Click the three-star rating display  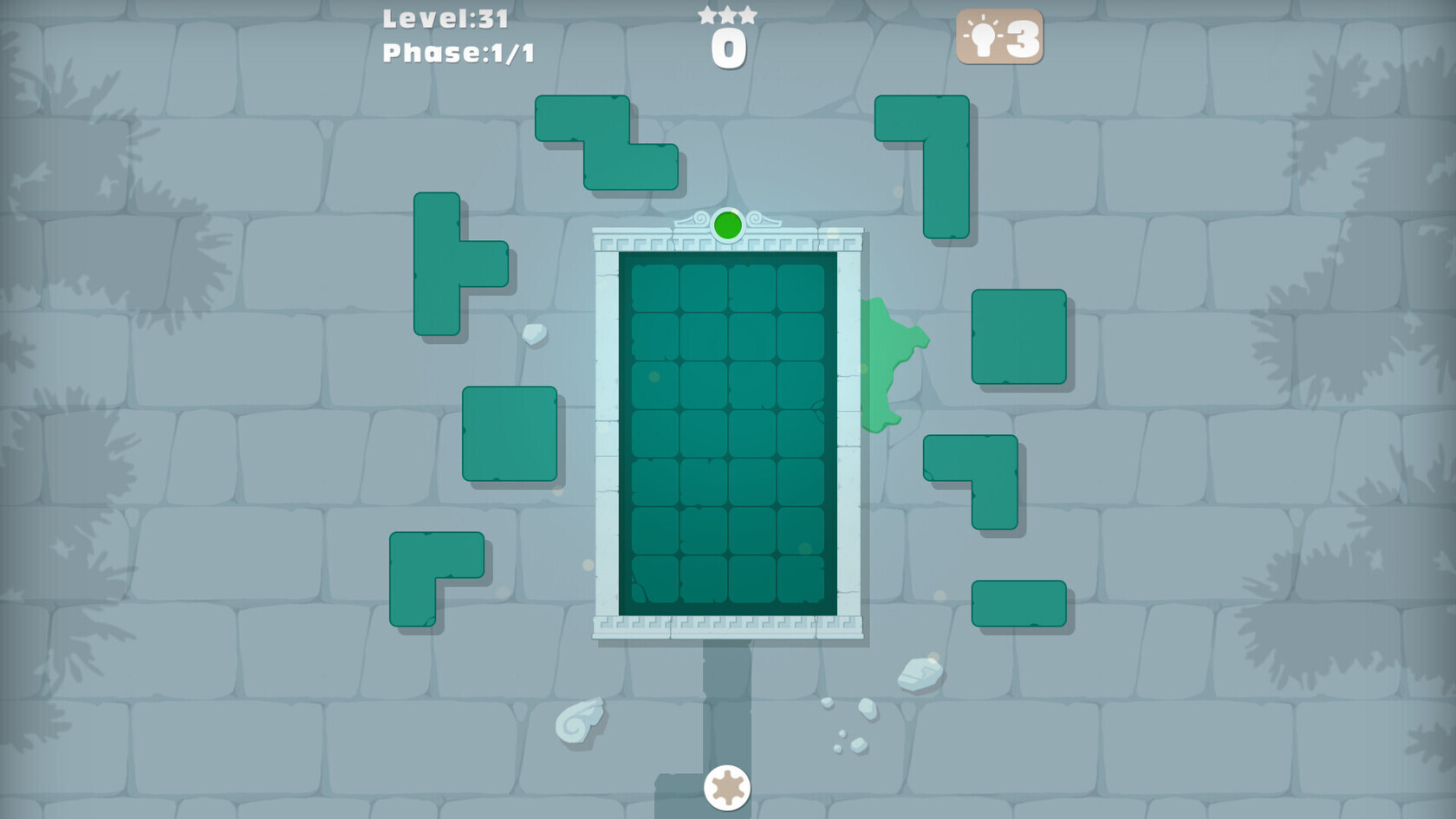728,15
